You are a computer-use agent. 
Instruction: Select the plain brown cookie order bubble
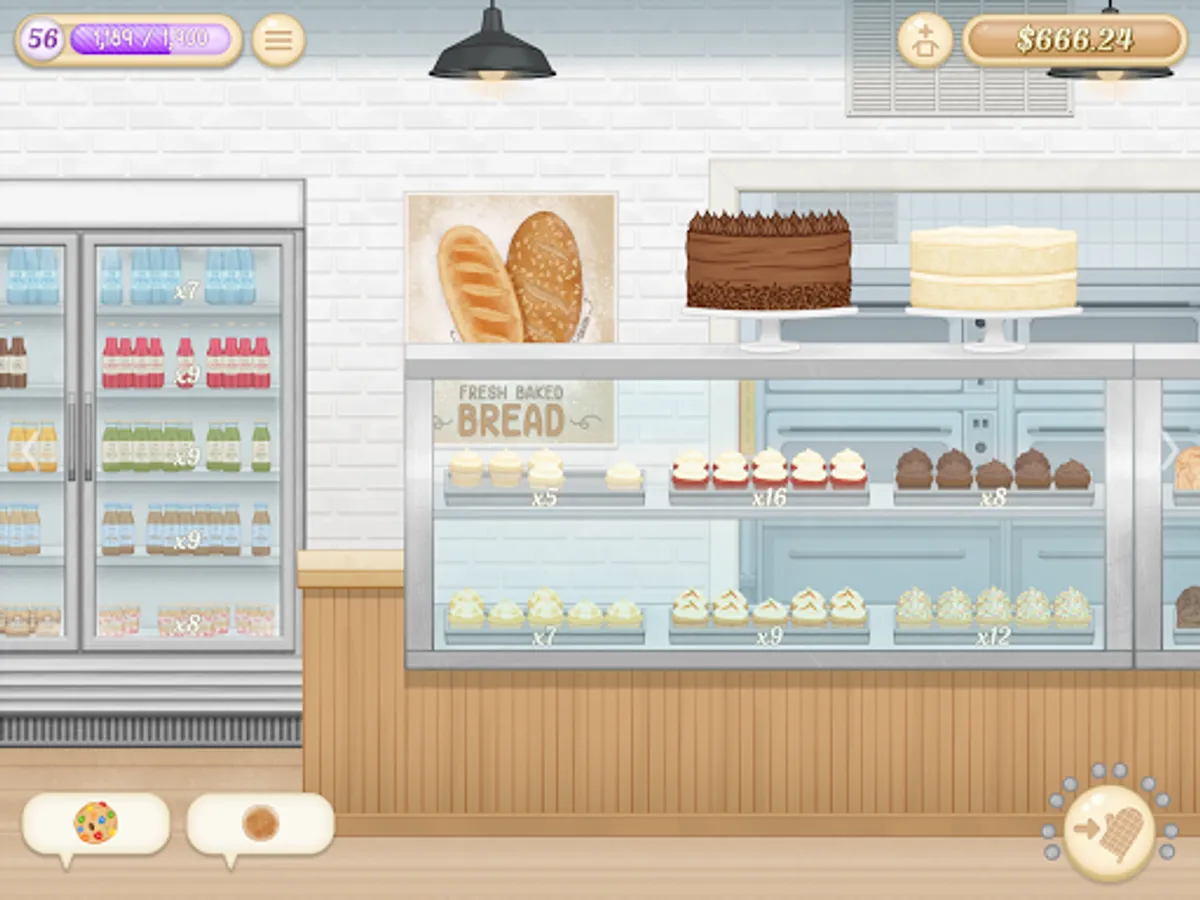(260, 824)
